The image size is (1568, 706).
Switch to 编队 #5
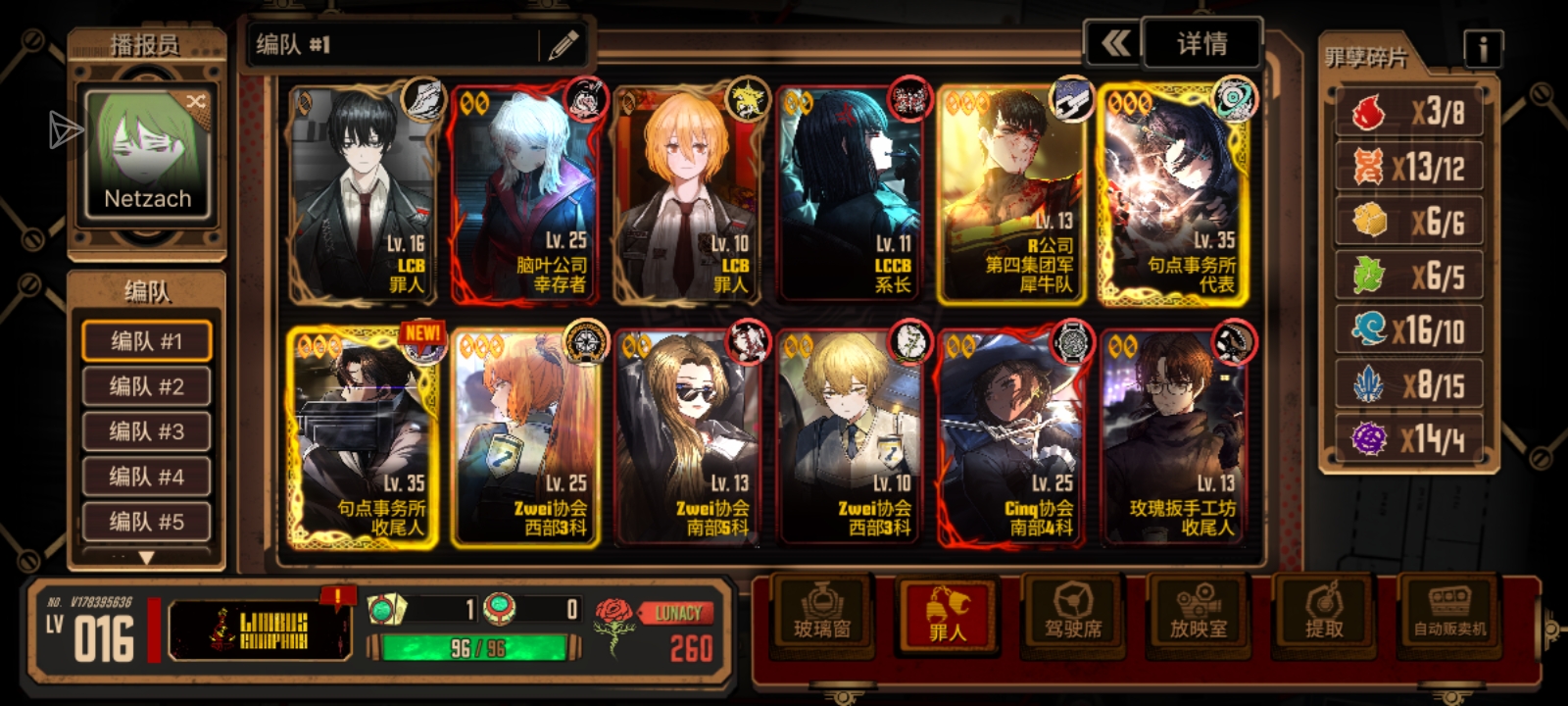(147, 522)
